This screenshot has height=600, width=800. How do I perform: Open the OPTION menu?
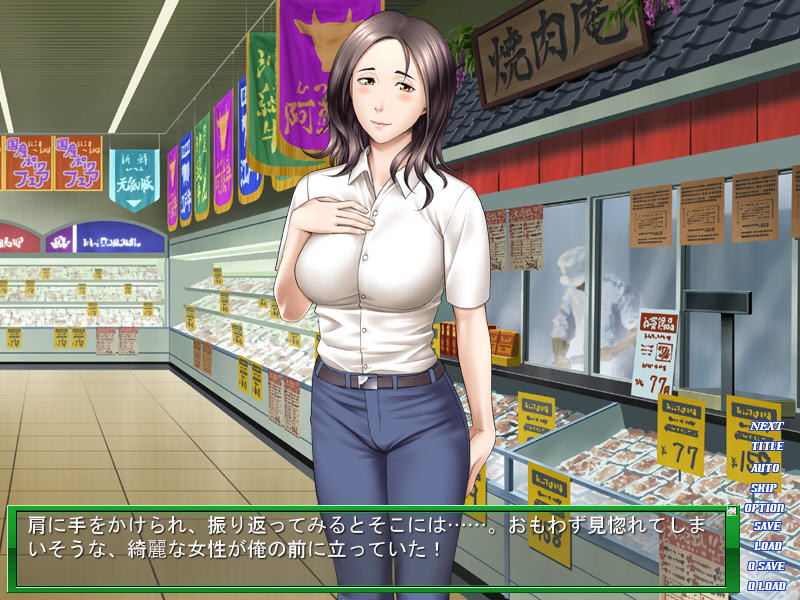[x=767, y=507]
